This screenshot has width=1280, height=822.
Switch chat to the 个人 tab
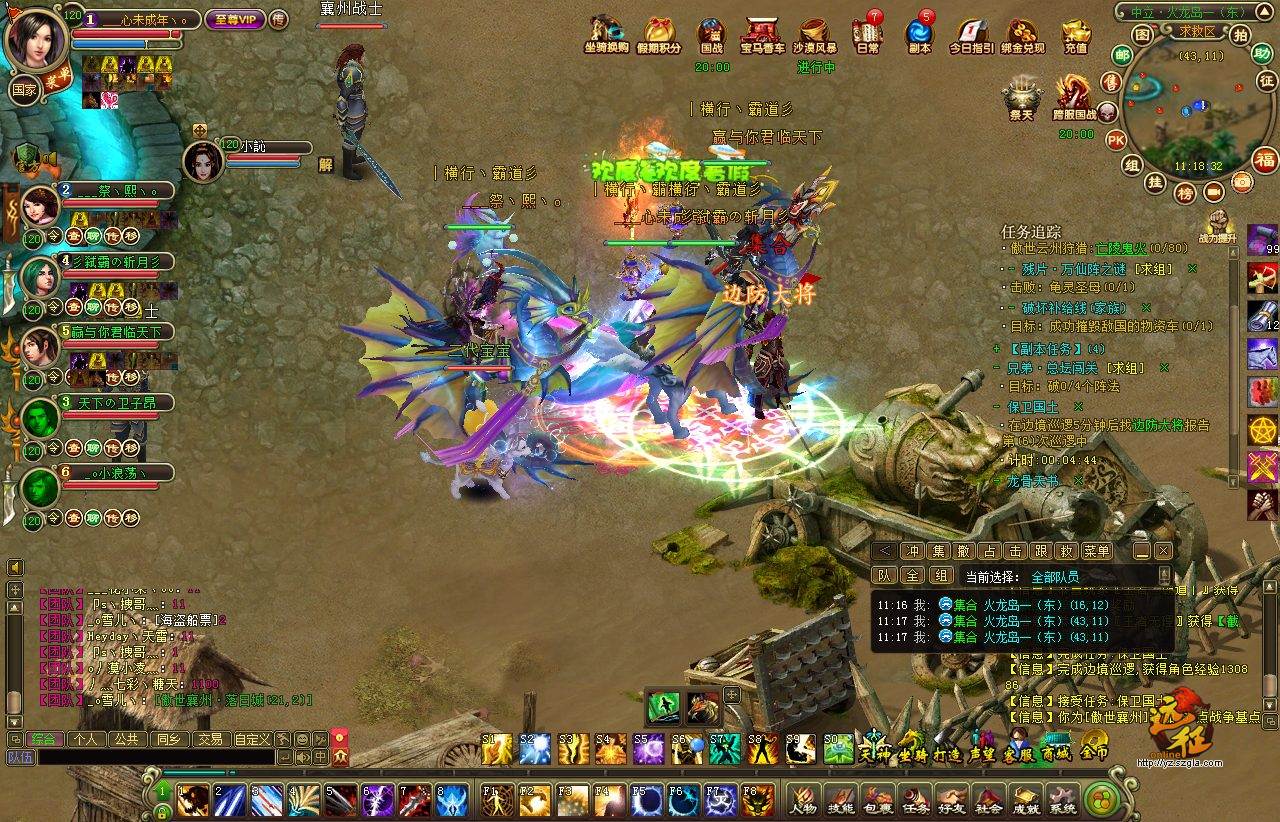pyautogui.click(x=86, y=739)
